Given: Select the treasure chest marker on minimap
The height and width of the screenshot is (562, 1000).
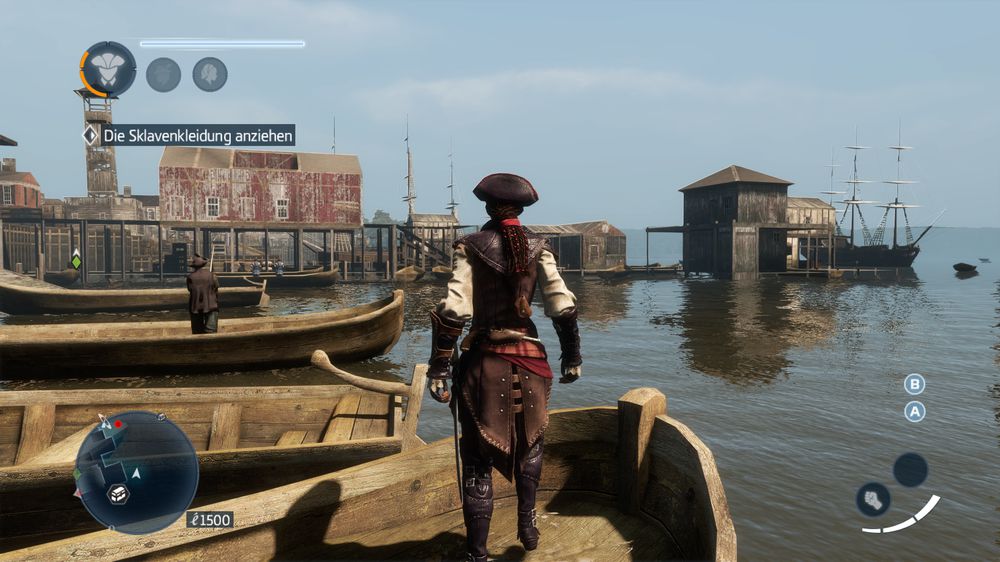Looking at the screenshot, I should point(118,493).
